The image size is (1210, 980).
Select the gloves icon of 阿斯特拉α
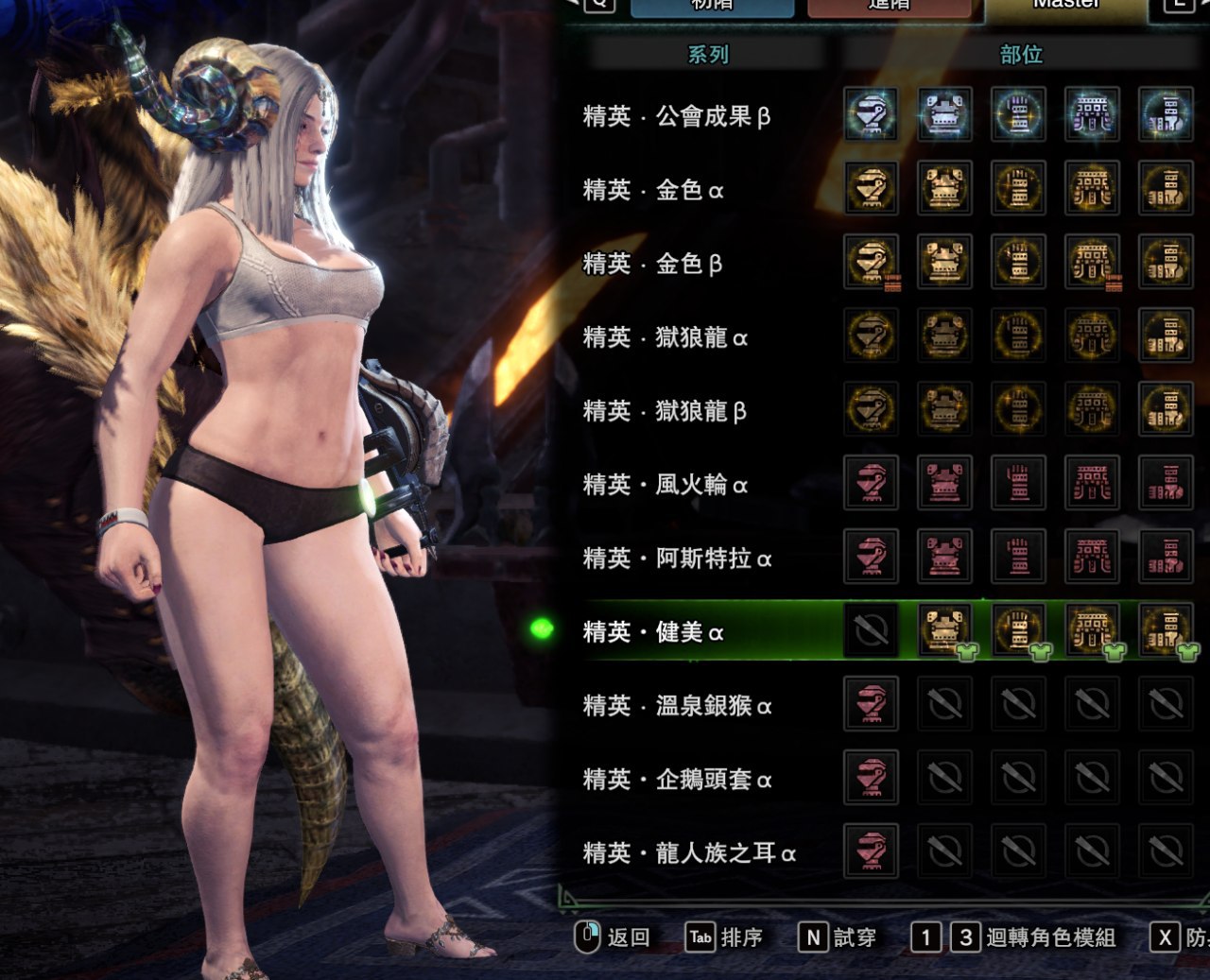click(x=1018, y=557)
